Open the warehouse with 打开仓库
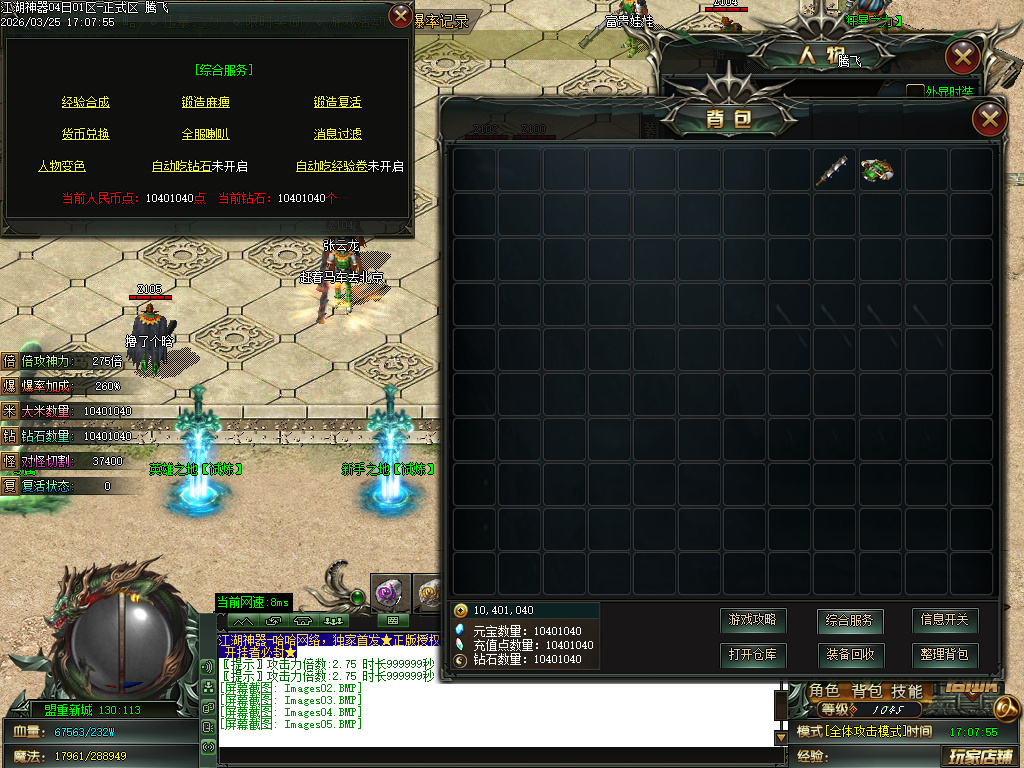 [753, 655]
